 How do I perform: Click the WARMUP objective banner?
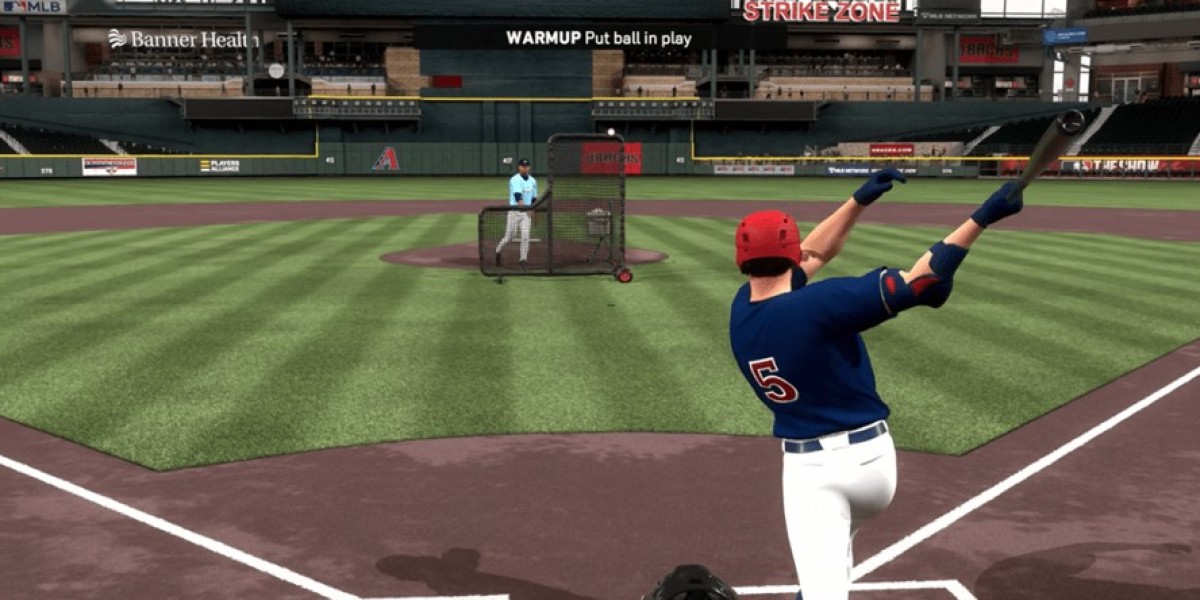pyautogui.click(x=599, y=38)
